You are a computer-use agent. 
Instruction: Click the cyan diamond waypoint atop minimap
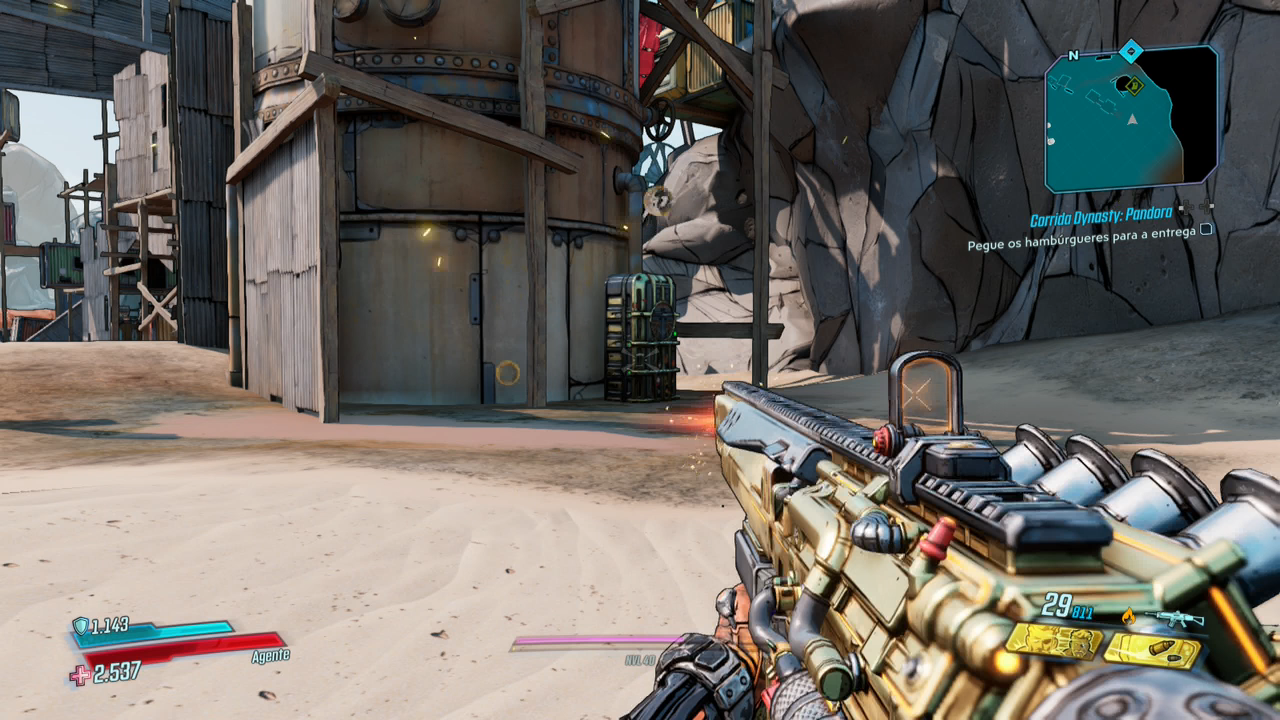tap(1131, 49)
